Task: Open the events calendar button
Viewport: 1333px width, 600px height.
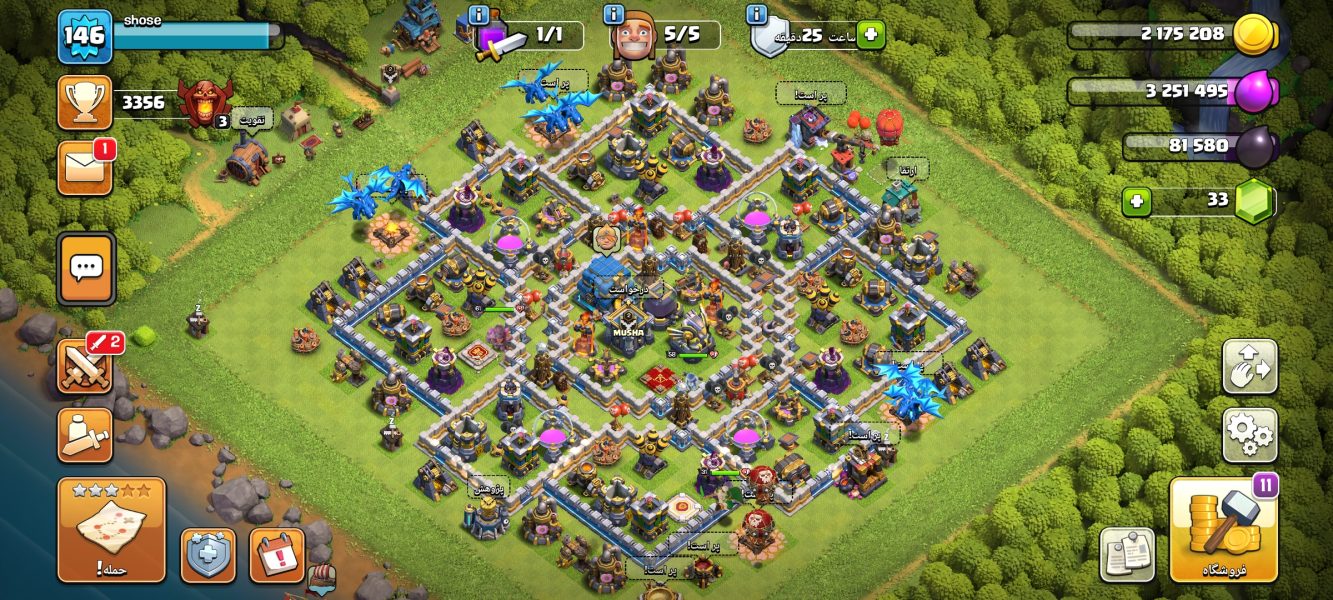Action: 276,555
